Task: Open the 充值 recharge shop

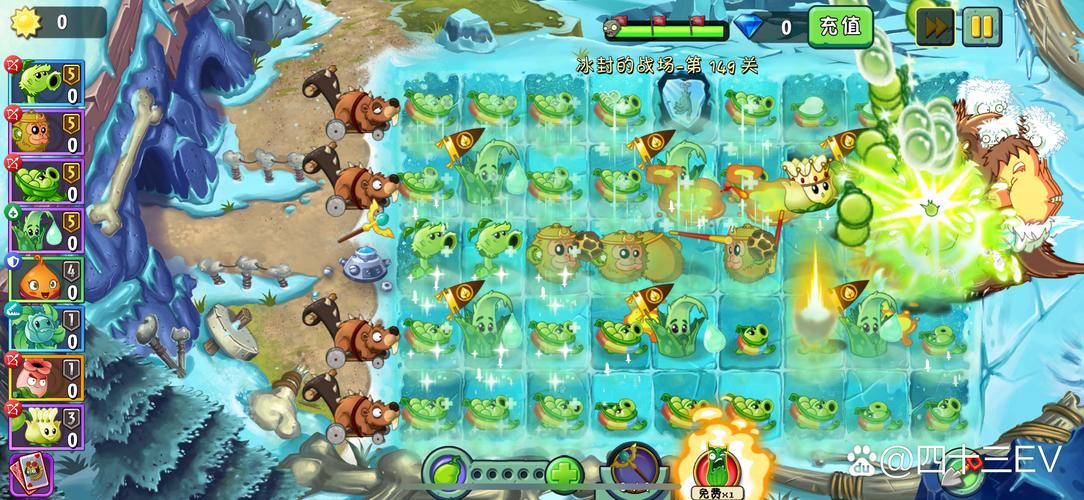Action: pyautogui.click(x=840, y=27)
